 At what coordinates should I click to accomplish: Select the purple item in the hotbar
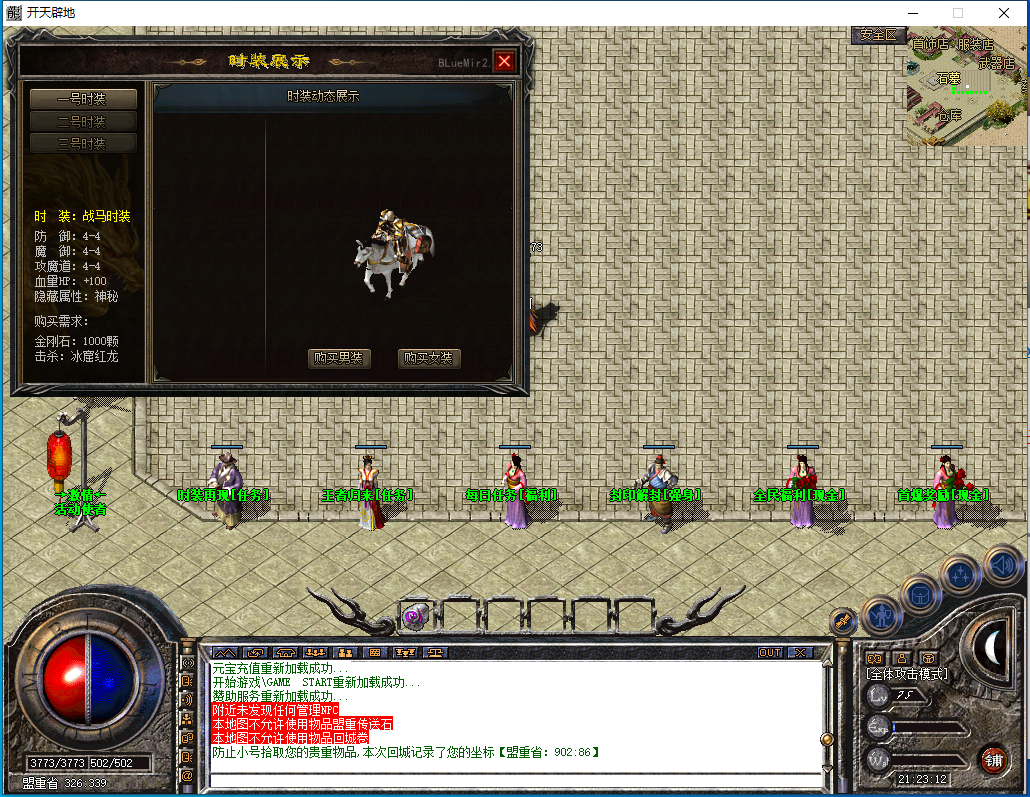(415, 616)
